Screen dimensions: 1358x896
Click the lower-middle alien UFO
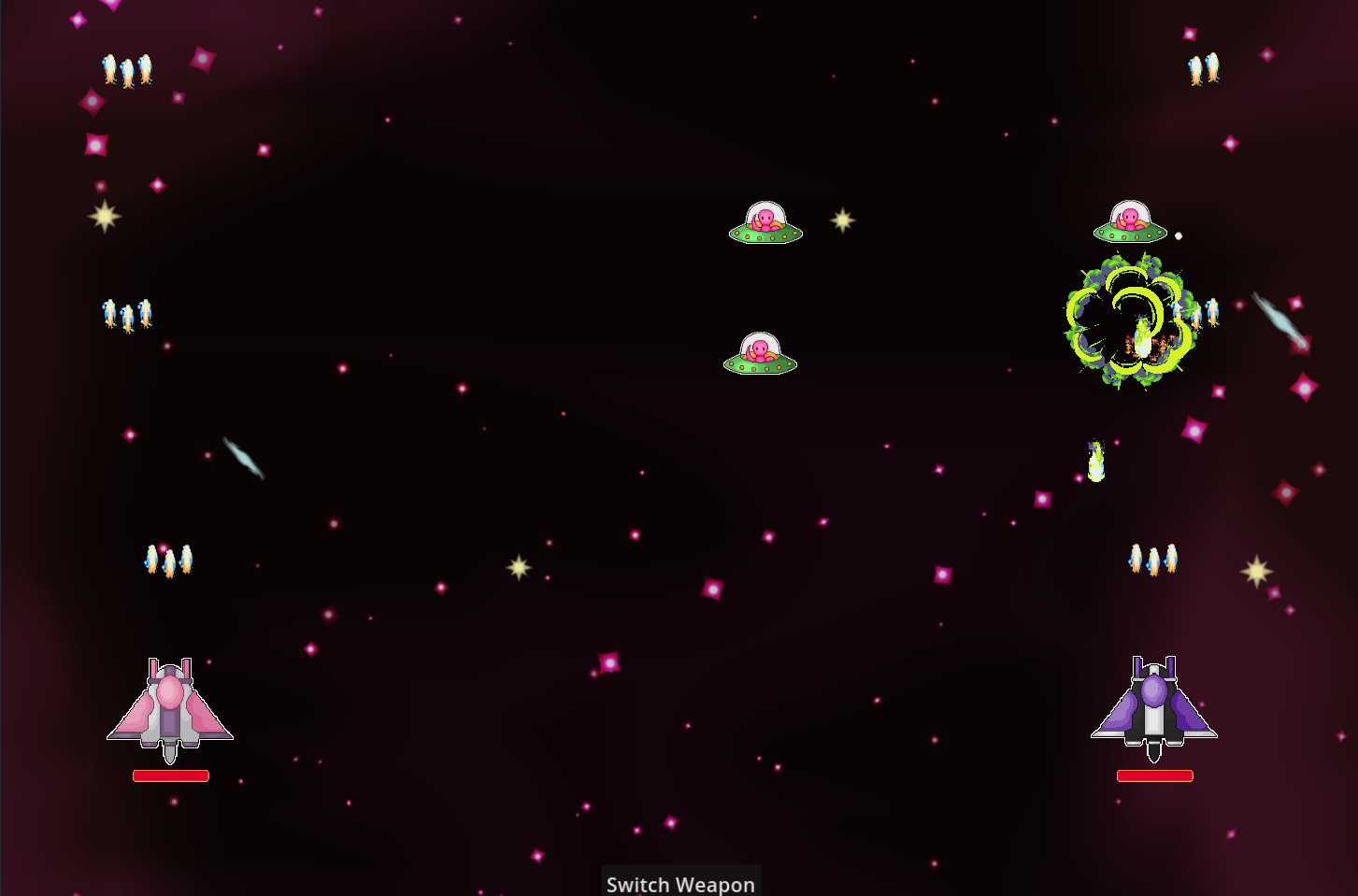tap(761, 357)
